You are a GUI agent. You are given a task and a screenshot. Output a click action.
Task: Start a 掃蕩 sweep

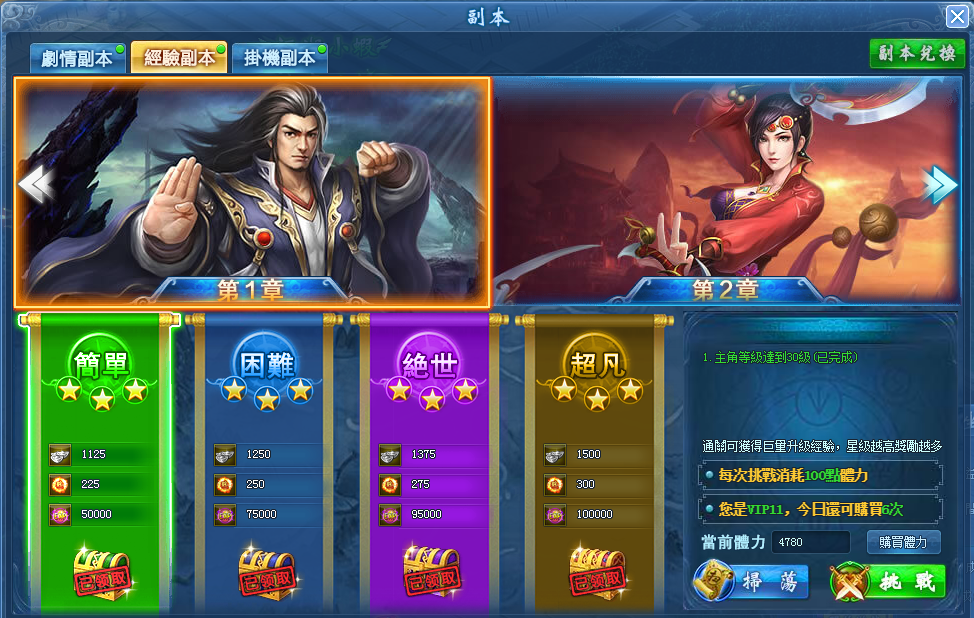tap(751, 582)
